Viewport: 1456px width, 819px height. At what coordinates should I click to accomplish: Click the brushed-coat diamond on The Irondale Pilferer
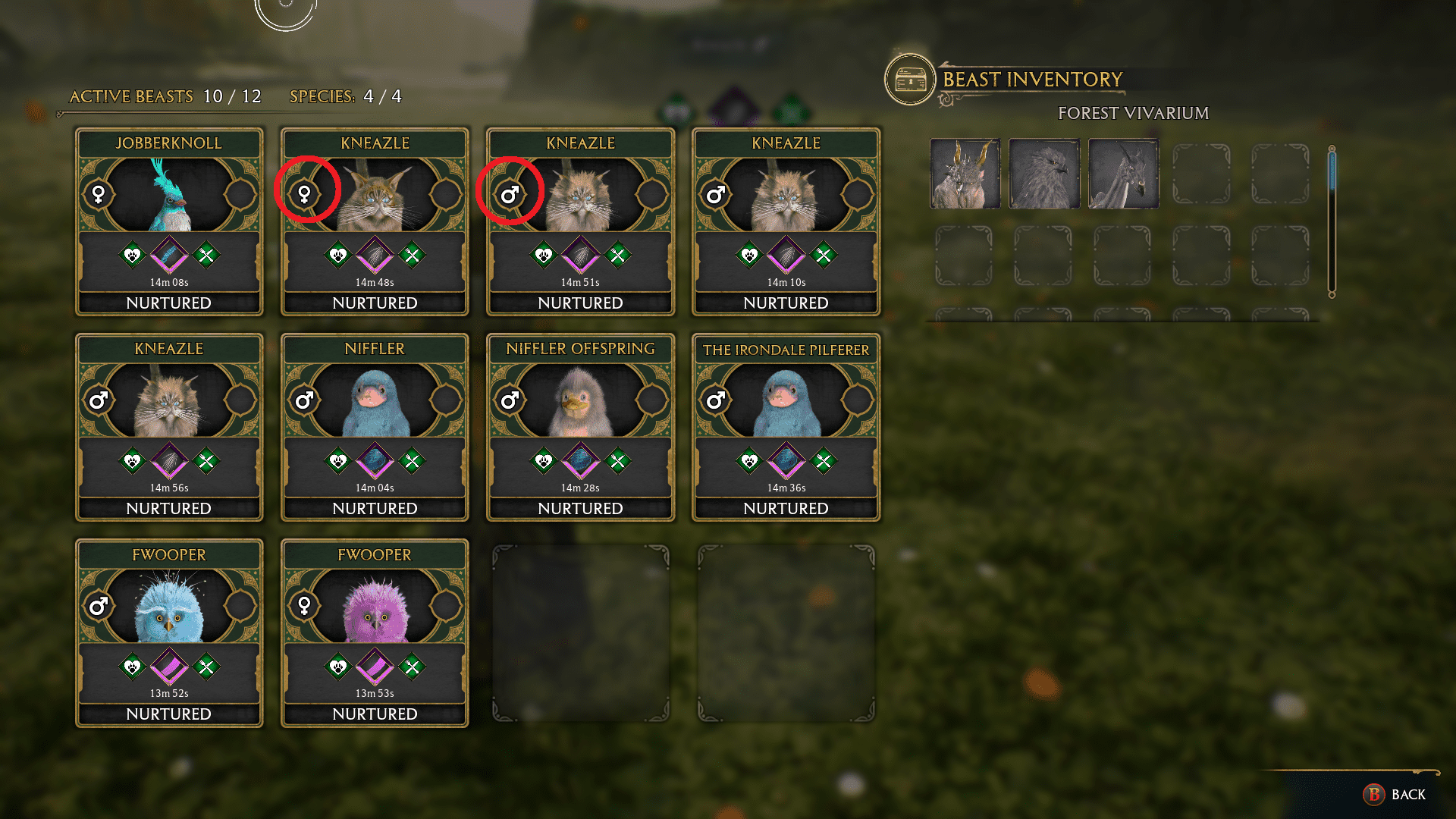coord(786,460)
